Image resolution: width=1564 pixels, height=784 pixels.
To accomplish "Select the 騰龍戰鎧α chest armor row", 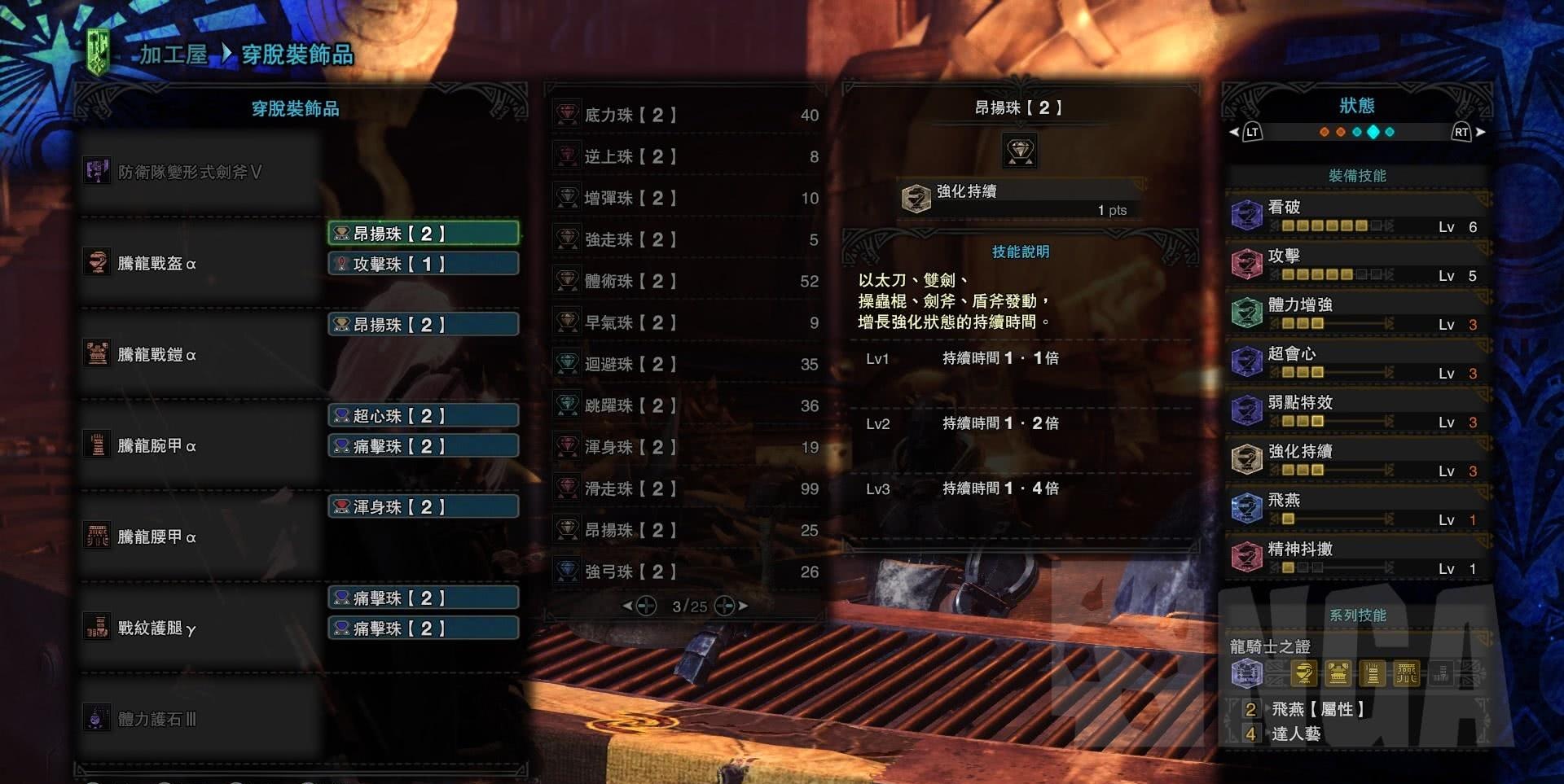I will [156, 354].
